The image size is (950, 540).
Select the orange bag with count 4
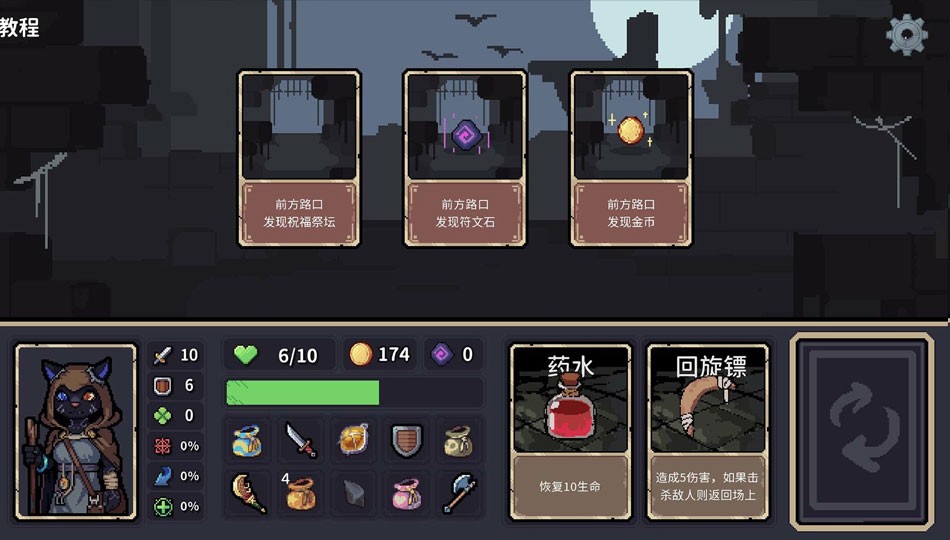[300, 493]
